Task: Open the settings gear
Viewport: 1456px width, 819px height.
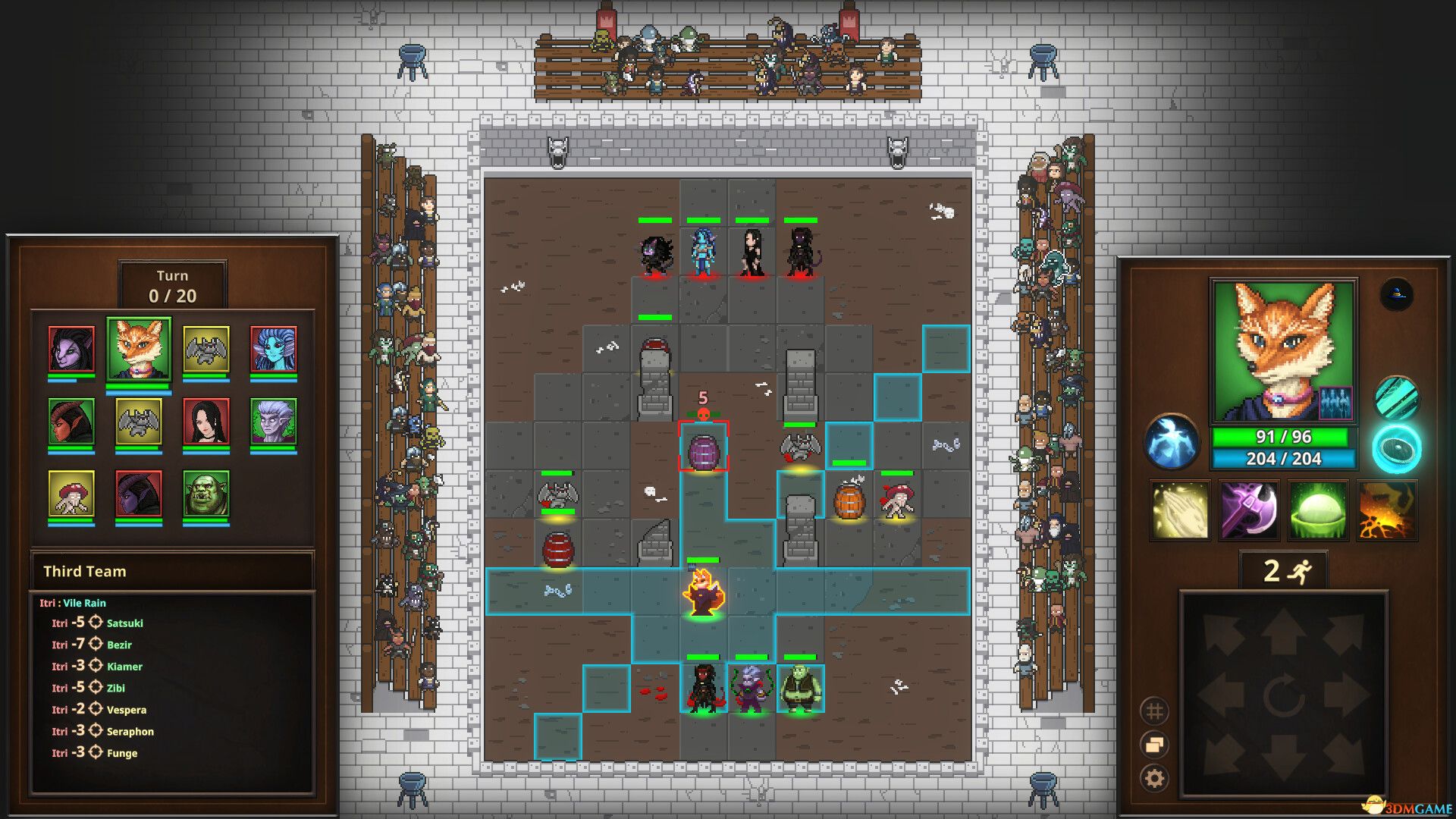Action: point(1154,778)
